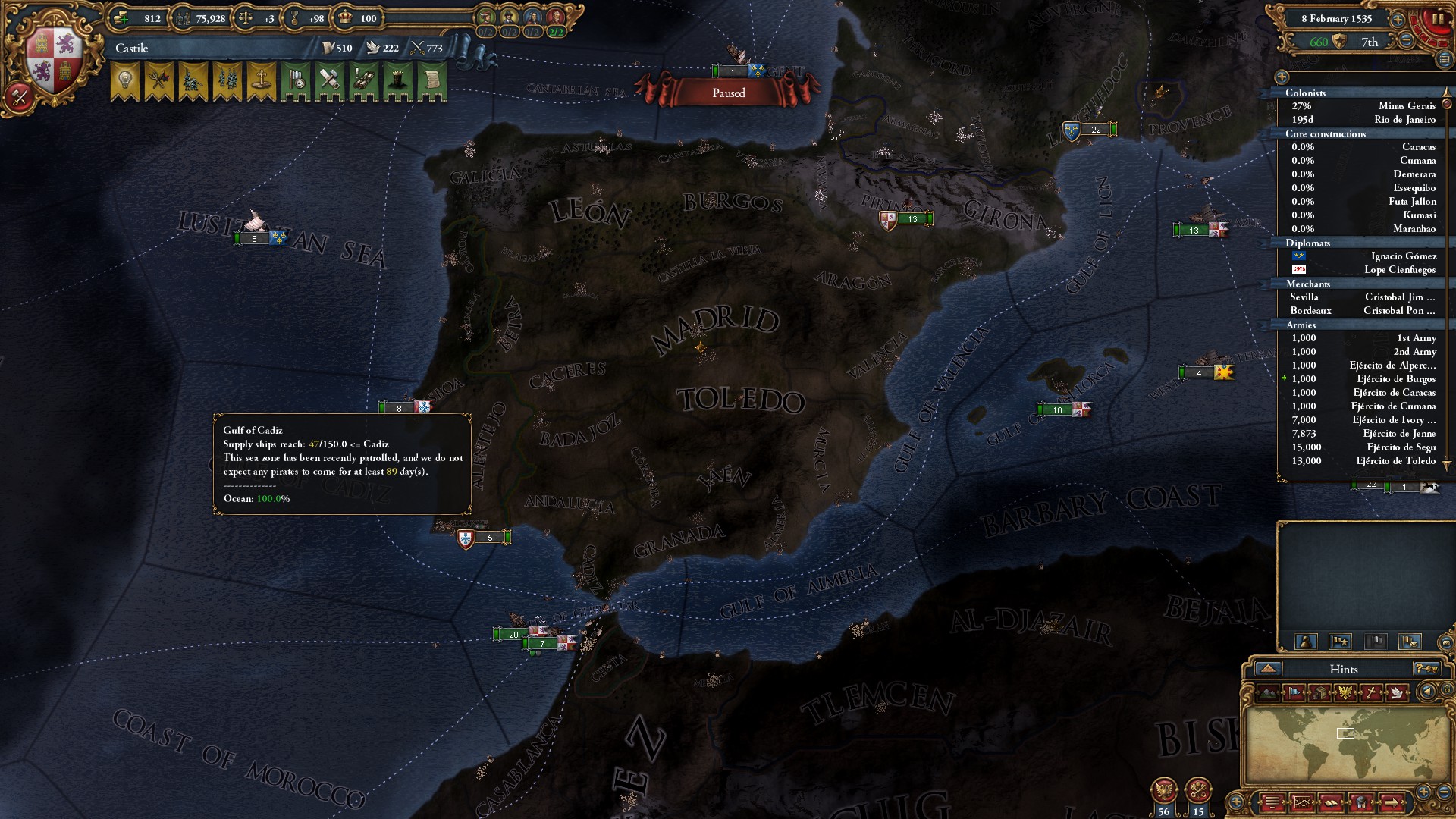Increase game speed with the plus button by the date
Image resolution: width=1456 pixels, height=819 pixels.
click(x=1398, y=19)
